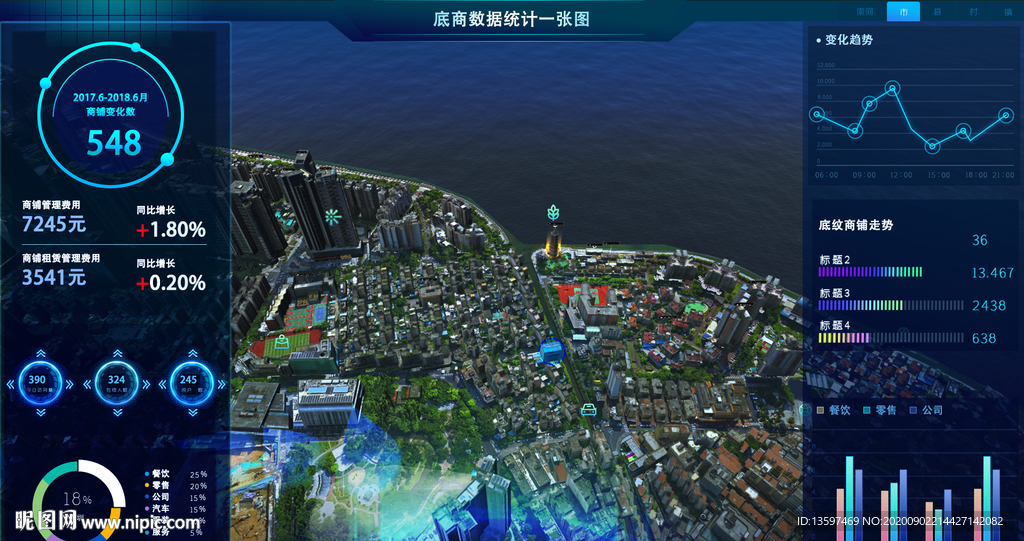The image size is (1024, 541).
Task: Switch to the 村 (village) tab
Action: [x=973, y=12]
